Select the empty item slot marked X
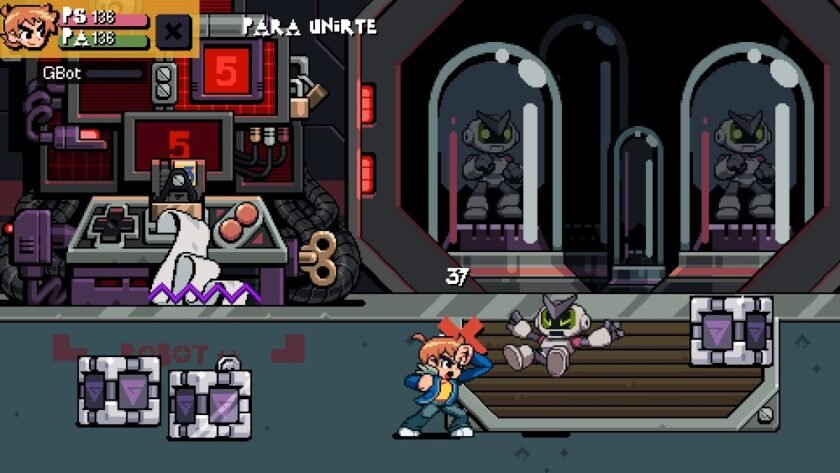Image resolution: width=840 pixels, height=473 pixels. click(173, 31)
